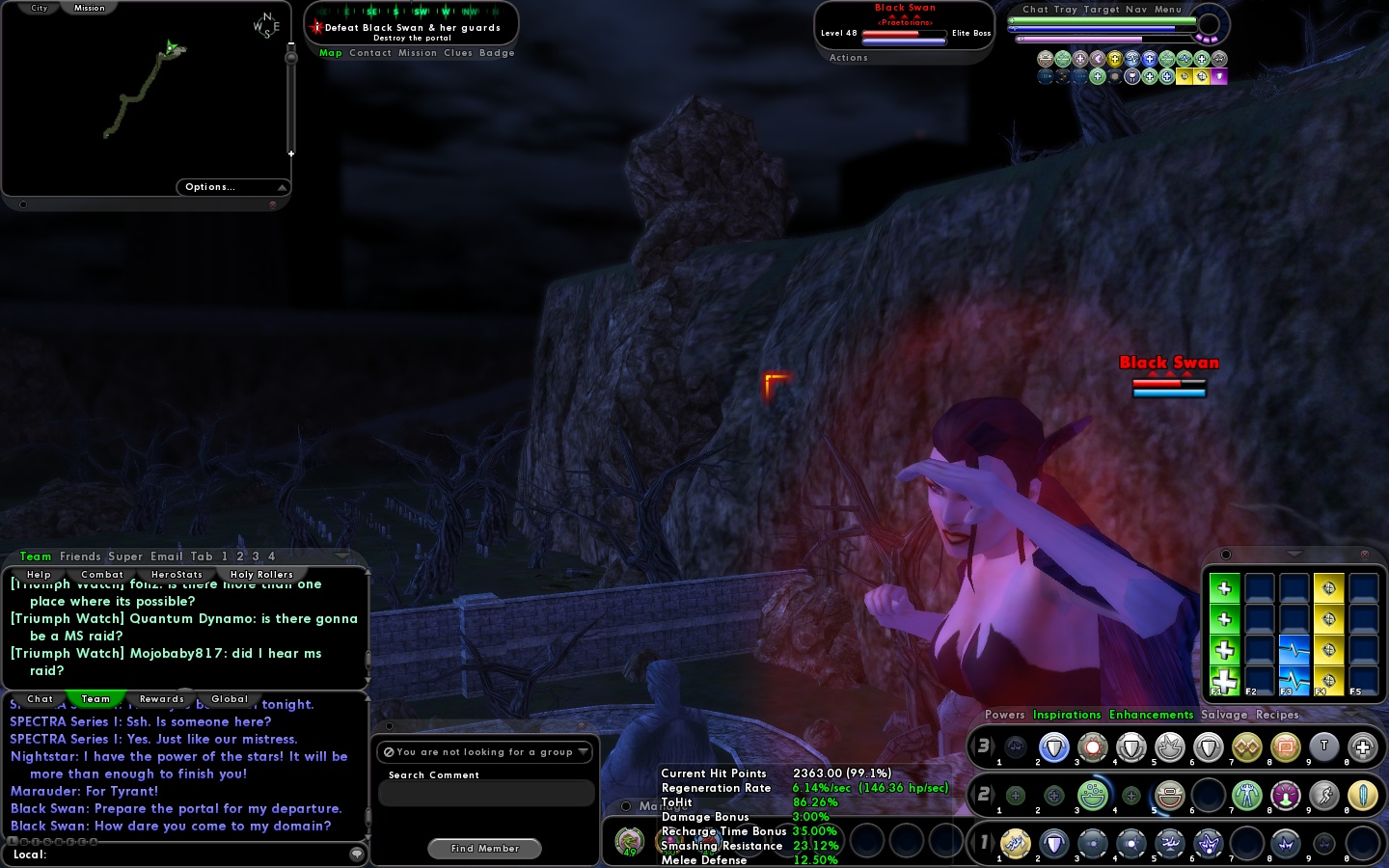Open the Enhancements window
This screenshot has height=868, width=1389.
pyautogui.click(x=1151, y=715)
